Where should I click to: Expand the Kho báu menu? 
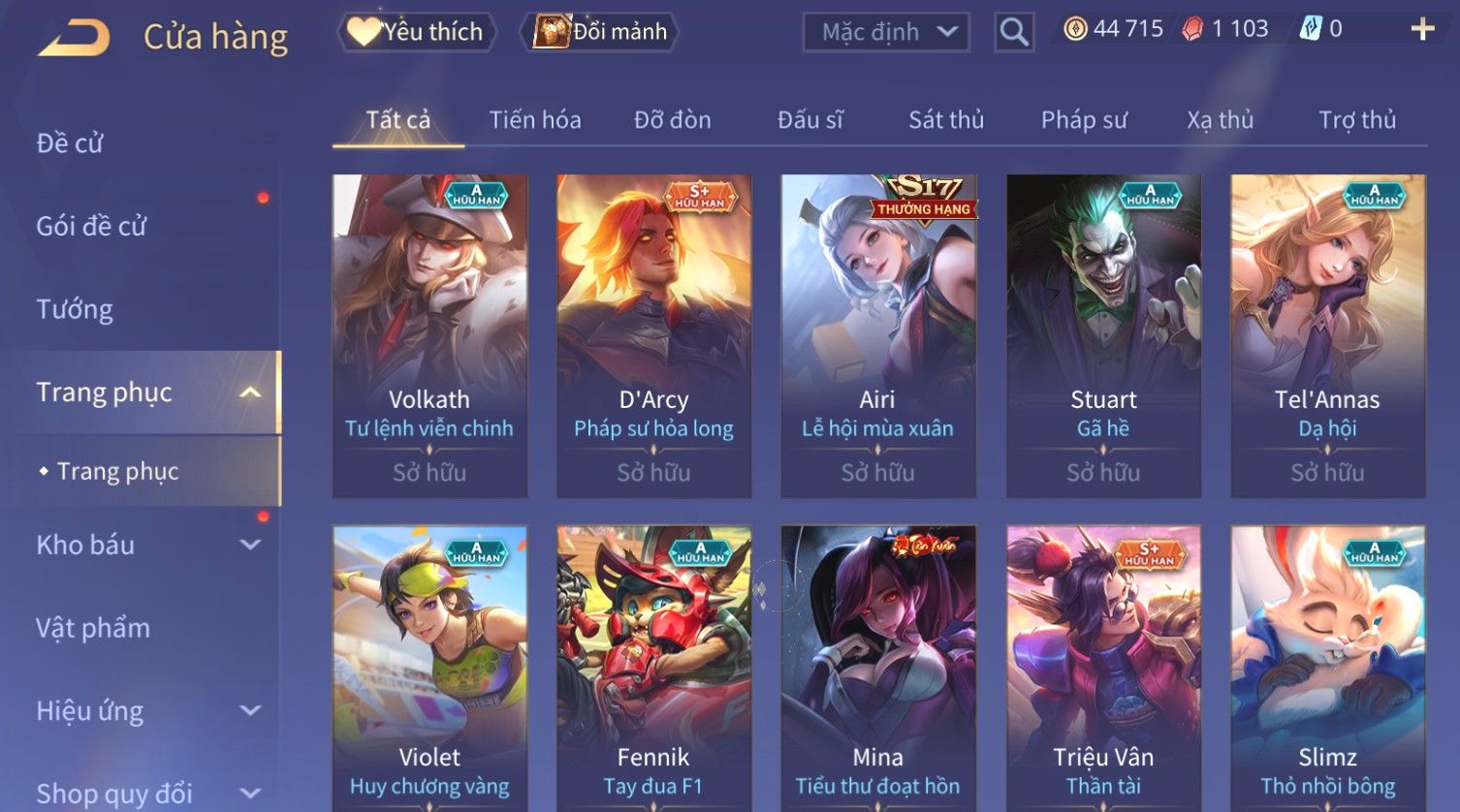145,545
